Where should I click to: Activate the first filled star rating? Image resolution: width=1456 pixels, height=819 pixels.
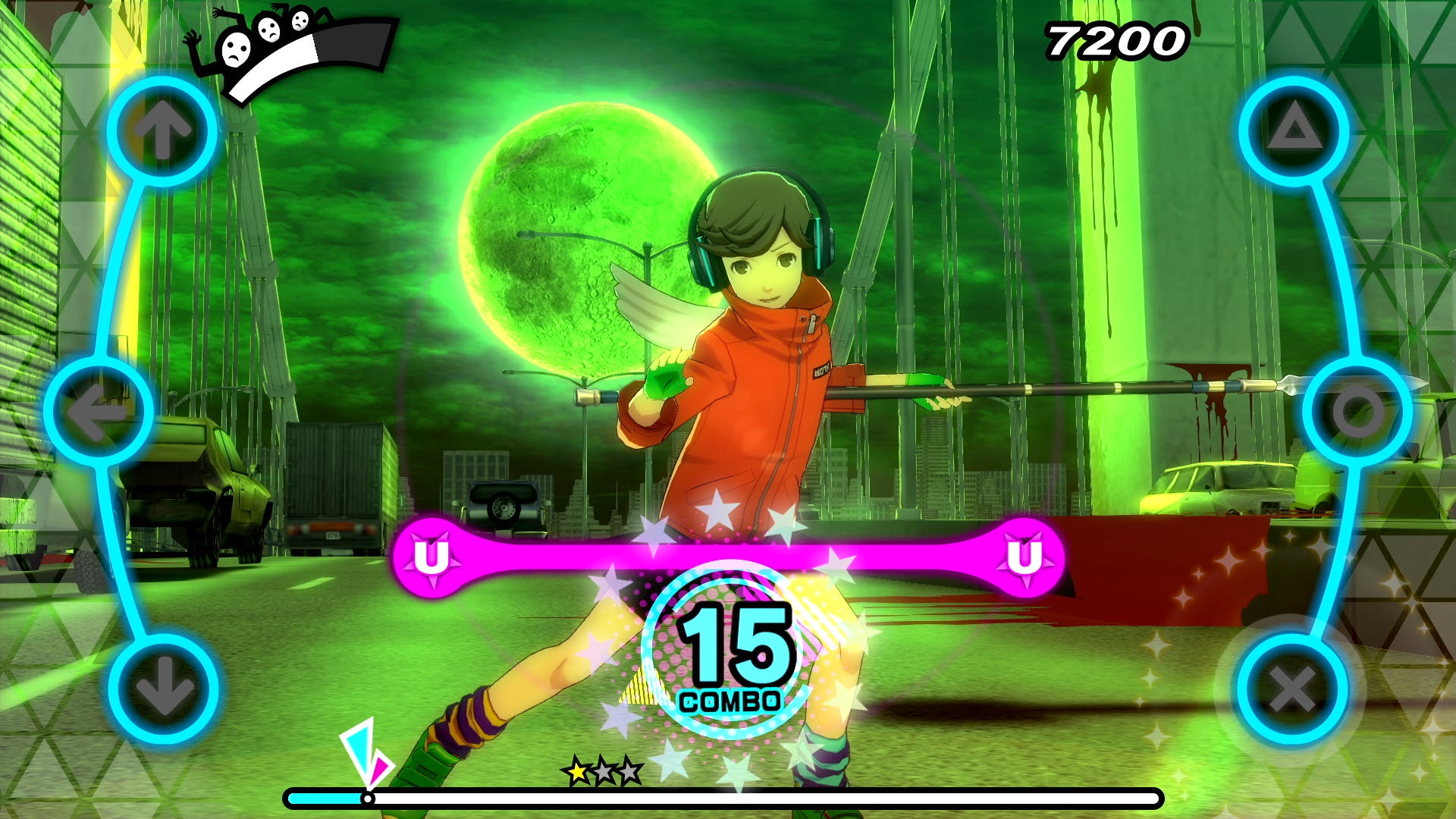(x=579, y=772)
